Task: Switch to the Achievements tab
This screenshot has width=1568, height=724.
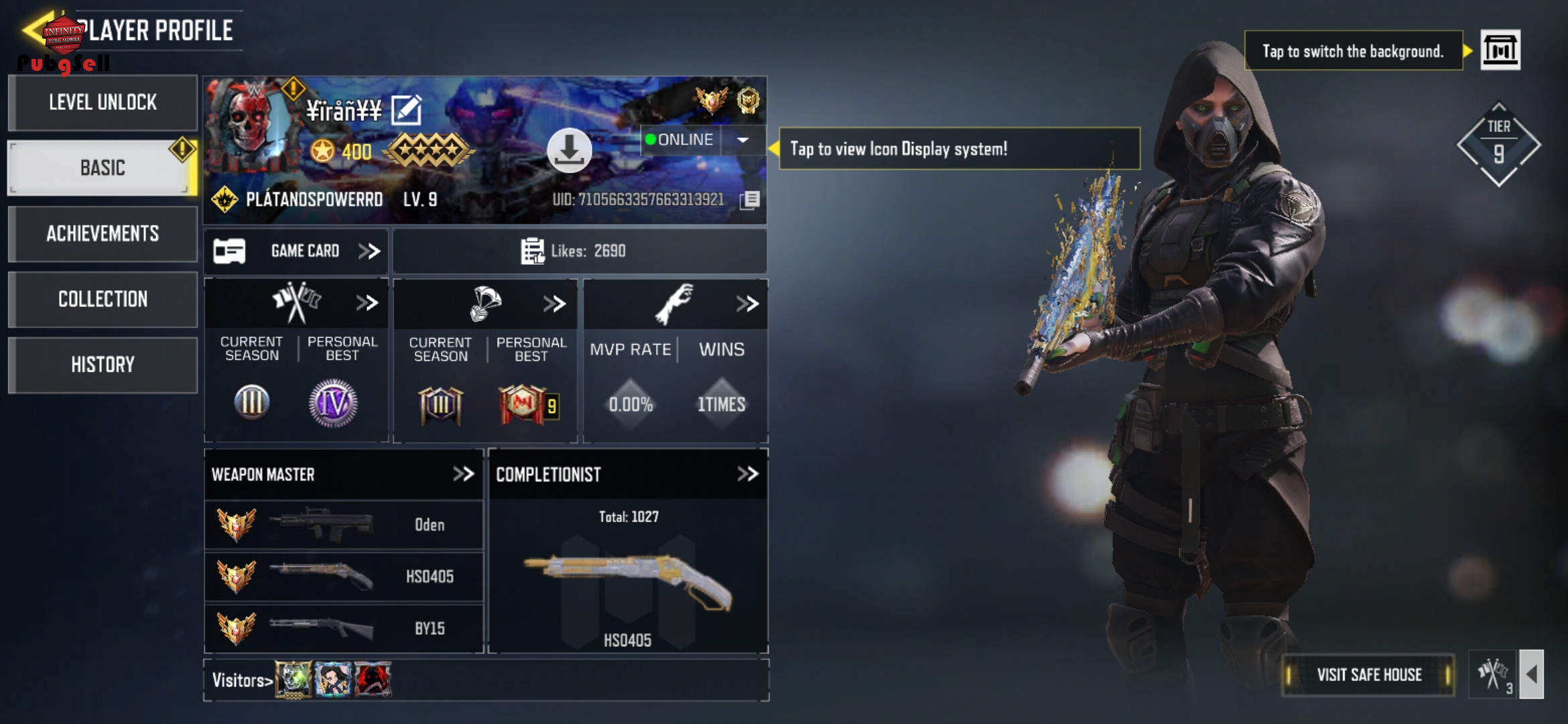Action: pos(103,233)
